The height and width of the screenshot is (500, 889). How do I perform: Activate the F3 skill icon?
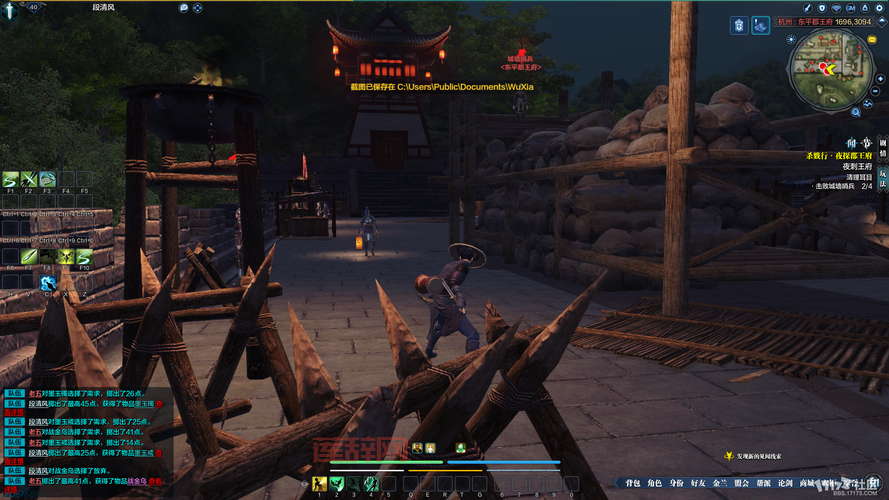(48, 180)
